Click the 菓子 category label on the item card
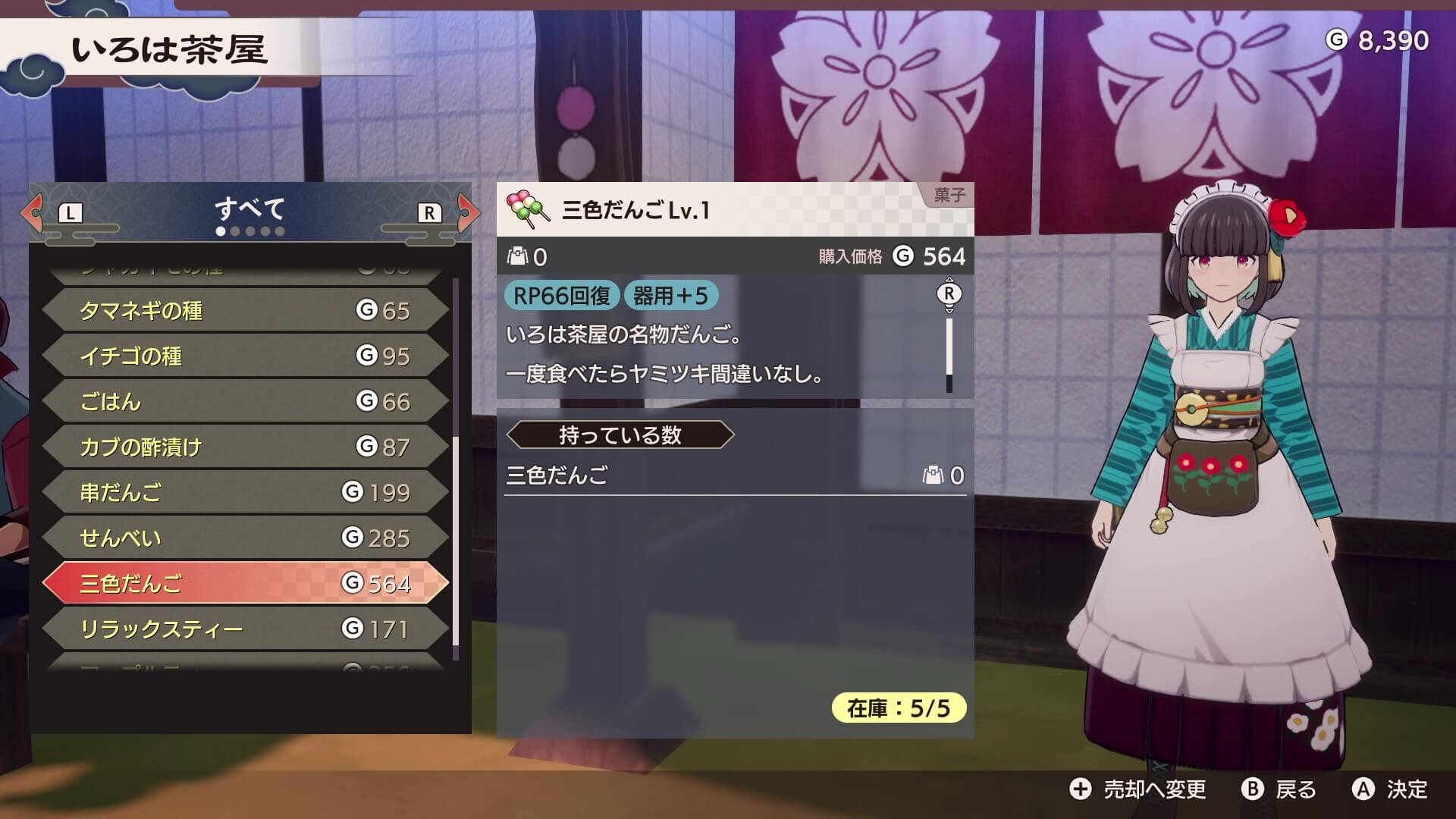This screenshot has width=1456, height=819. click(948, 193)
